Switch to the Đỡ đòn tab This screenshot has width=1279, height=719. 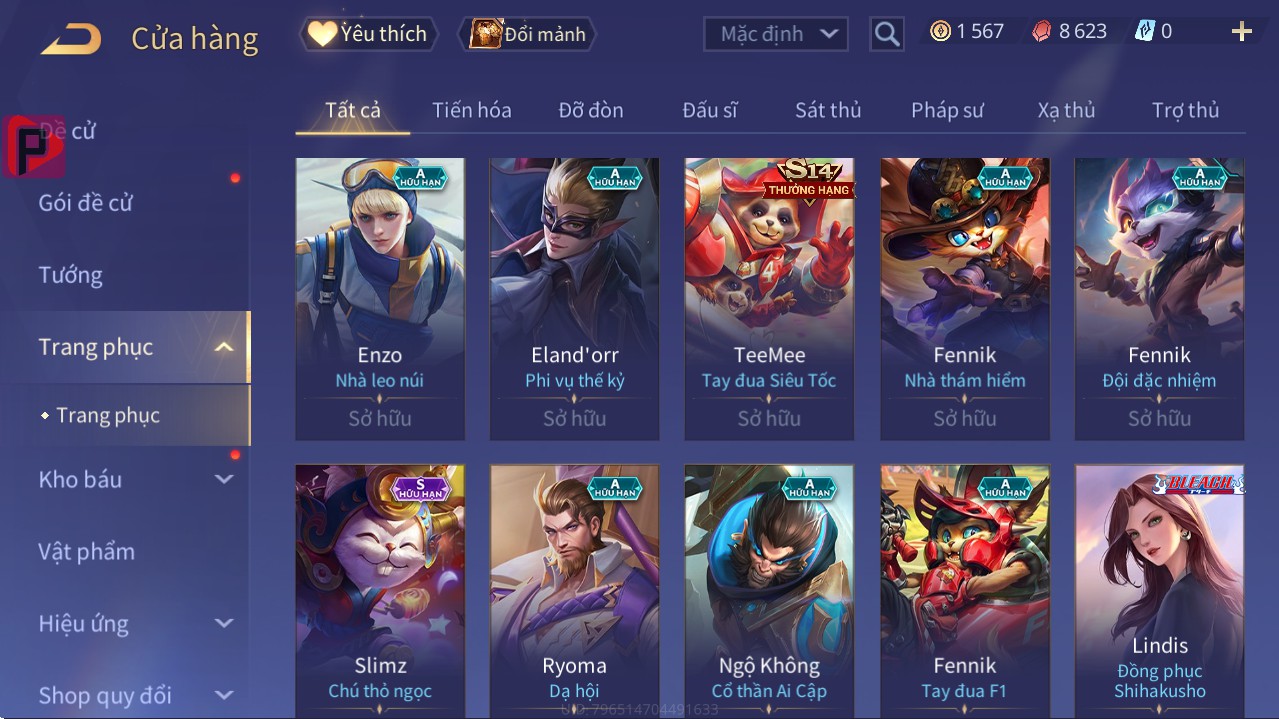point(590,110)
